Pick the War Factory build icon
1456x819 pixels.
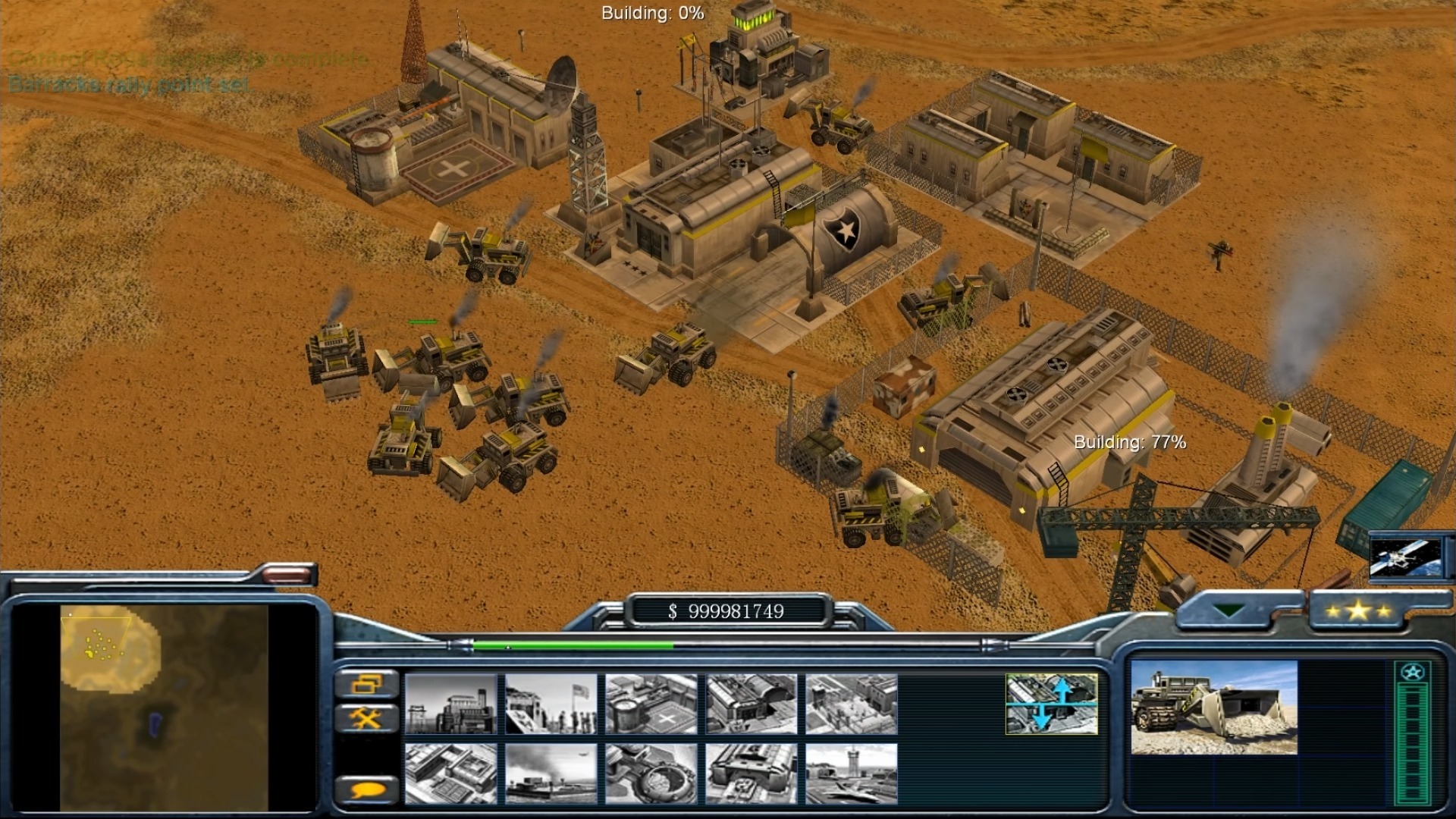point(751,704)
